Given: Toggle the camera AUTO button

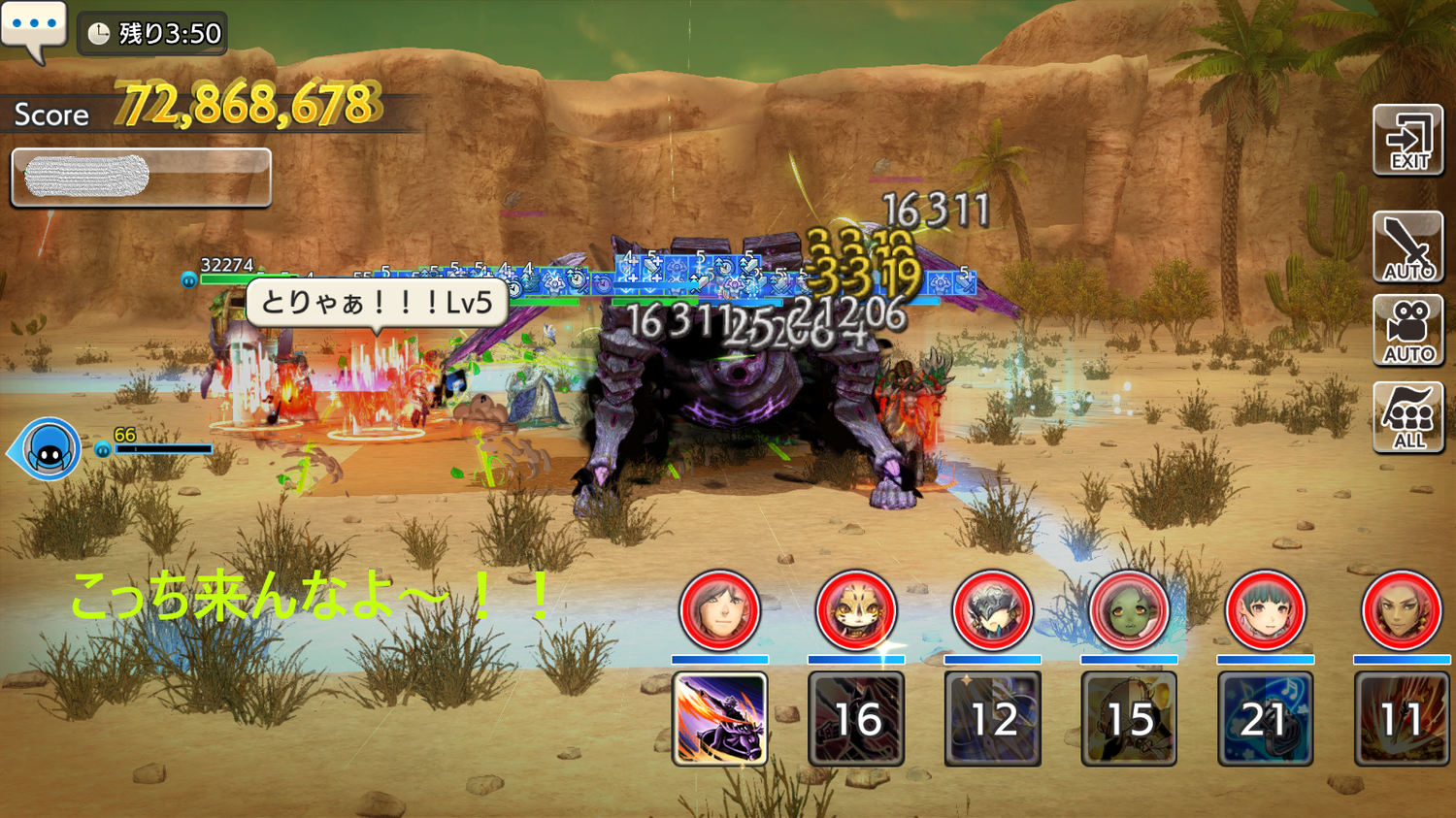Looking at the screenshot, I should tap(1408, 331).
